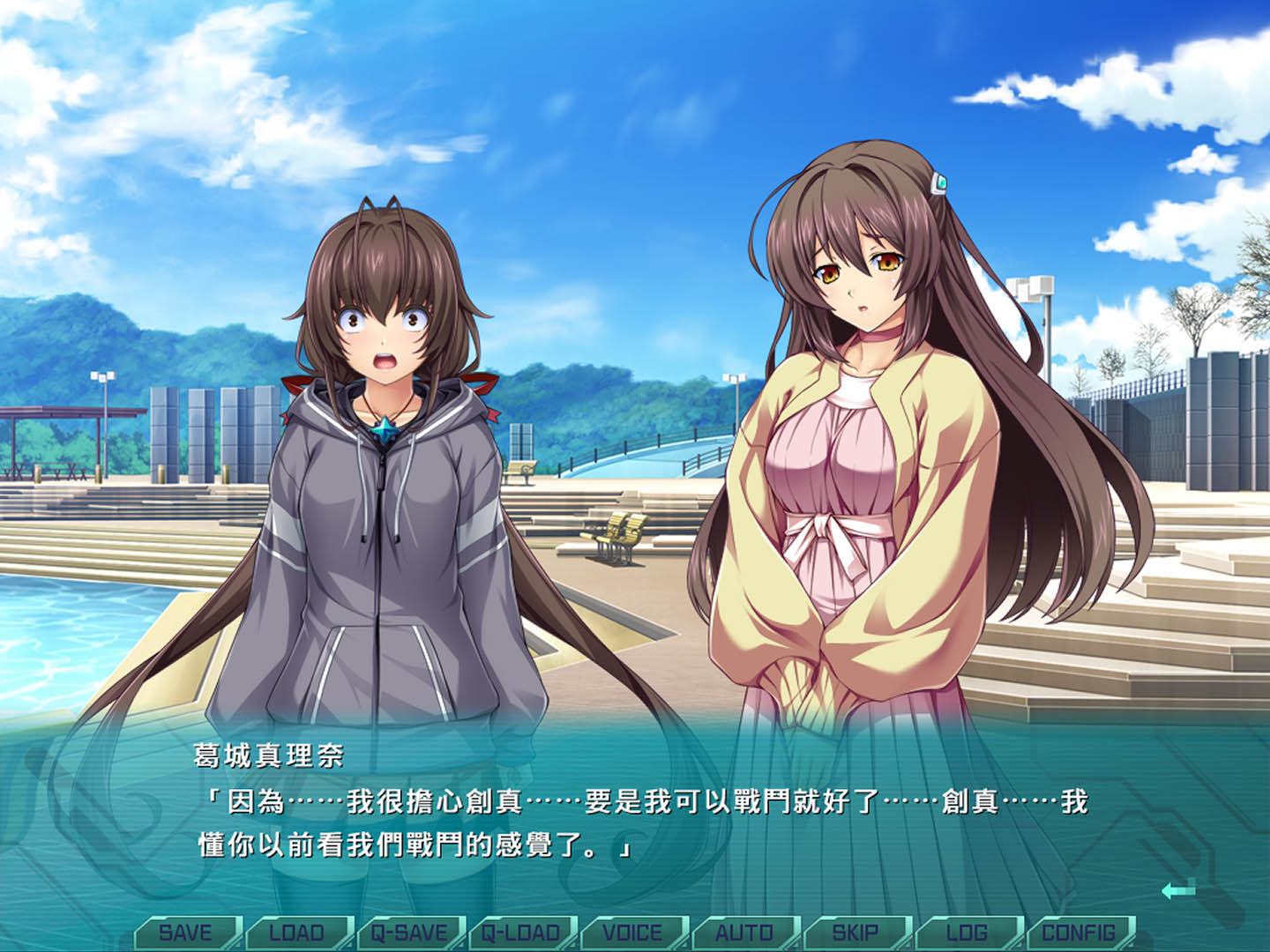Screen dimensions: 1270x952
Task: Perform a quick save using Q-SAVE
Action: click(411, 933)
